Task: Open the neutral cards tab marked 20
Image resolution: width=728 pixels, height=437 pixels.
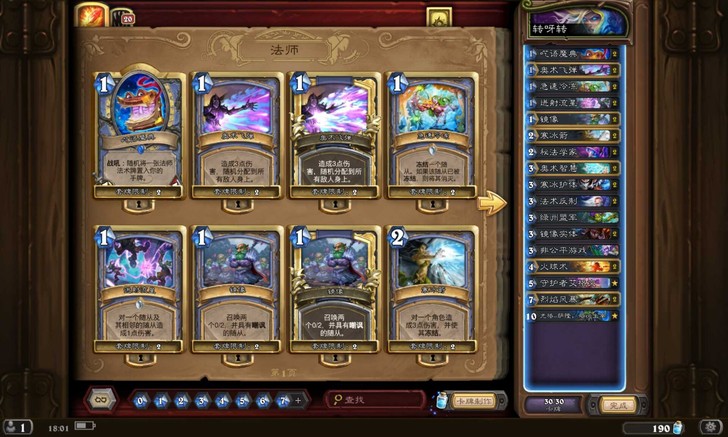Action: (128, 17)
